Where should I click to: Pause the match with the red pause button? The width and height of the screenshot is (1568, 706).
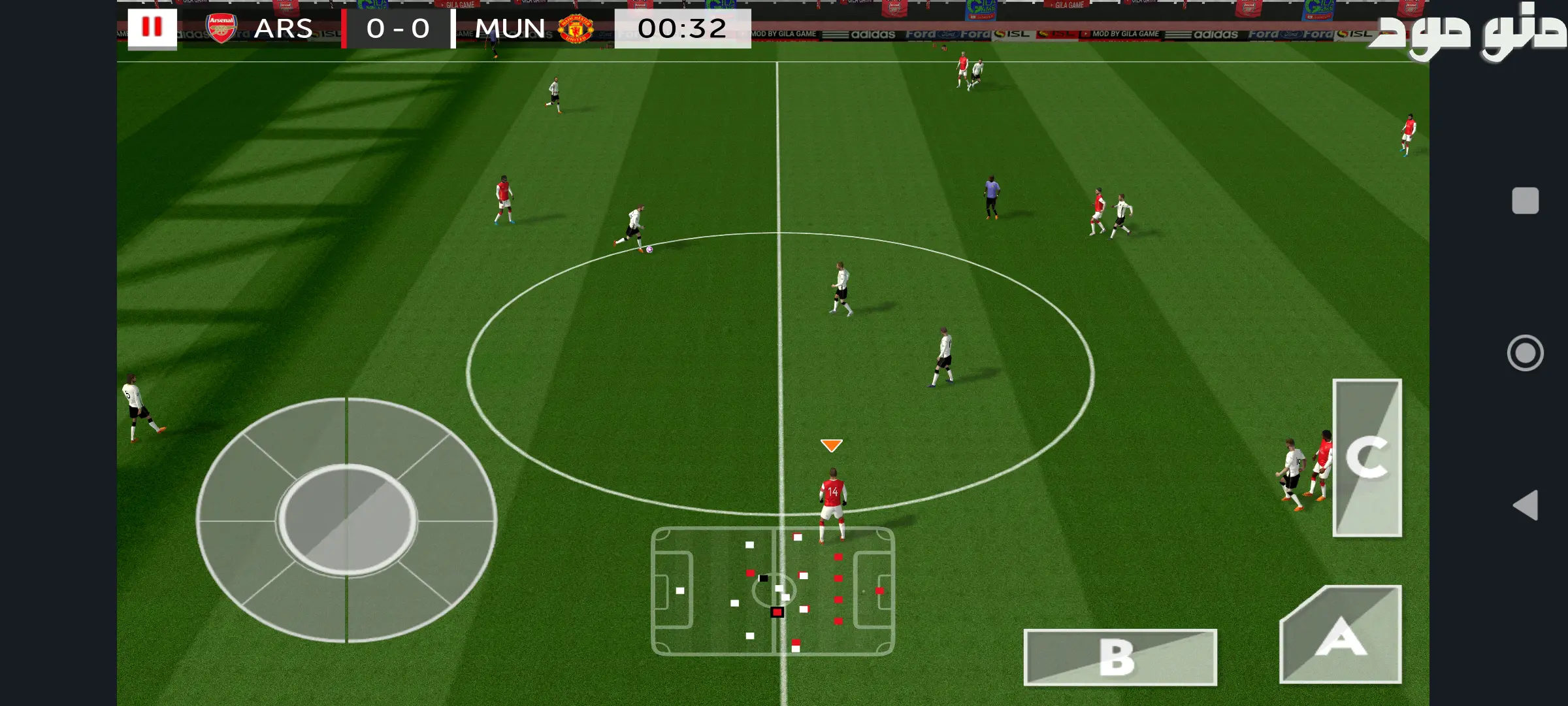coord(152,28)
